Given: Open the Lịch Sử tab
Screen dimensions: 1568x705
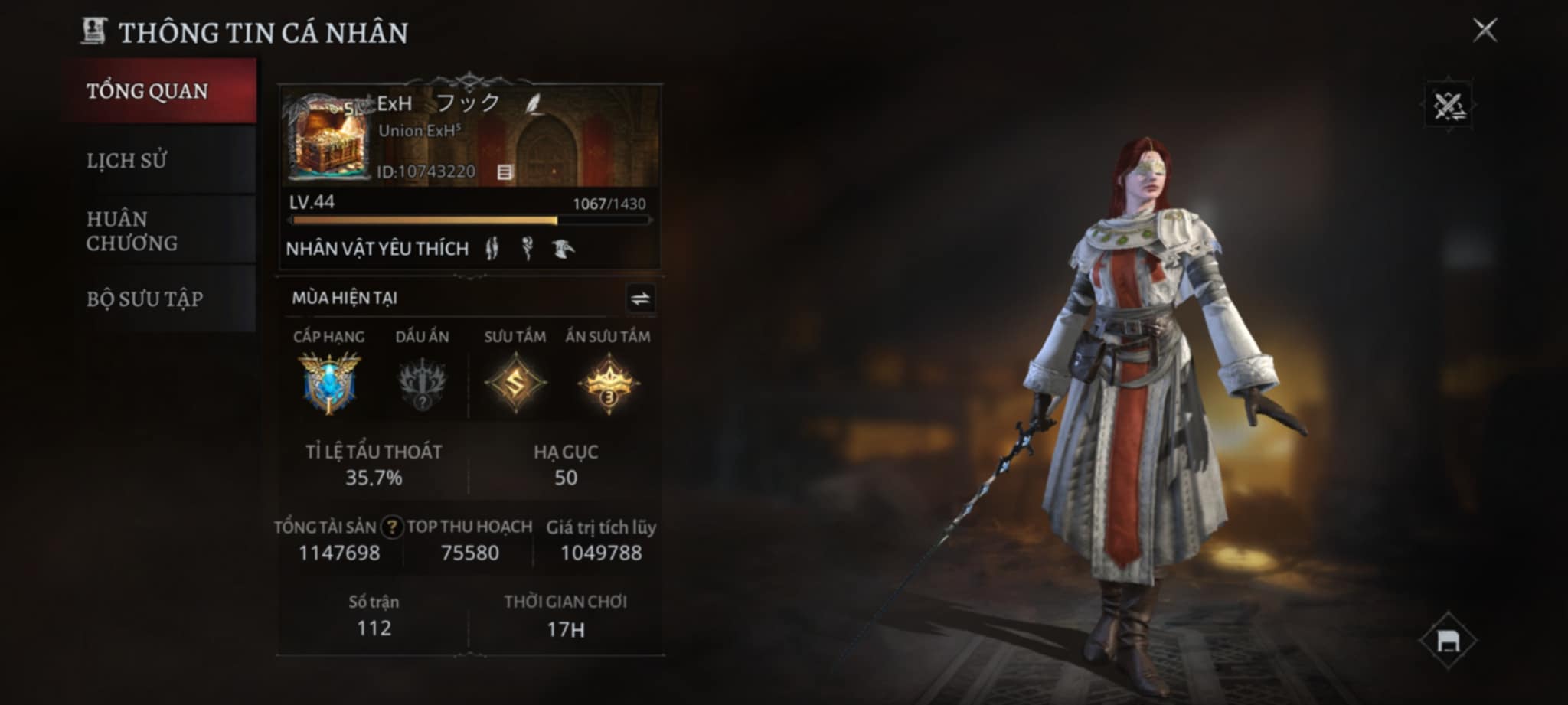Looking at the screenshot, I should click(x=158, y=161).
